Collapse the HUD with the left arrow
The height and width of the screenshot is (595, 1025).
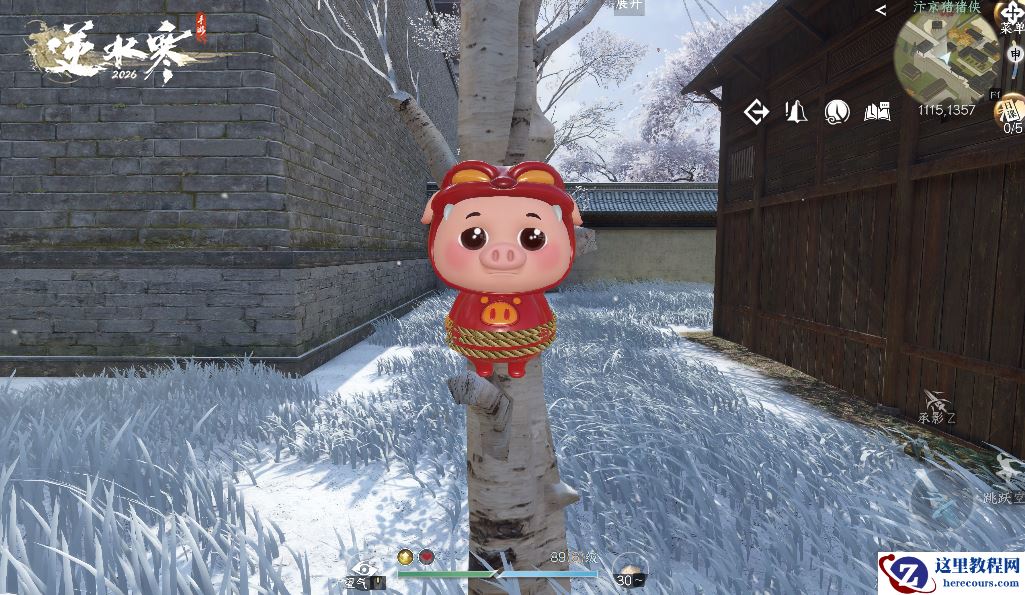(x=880, y=10)
